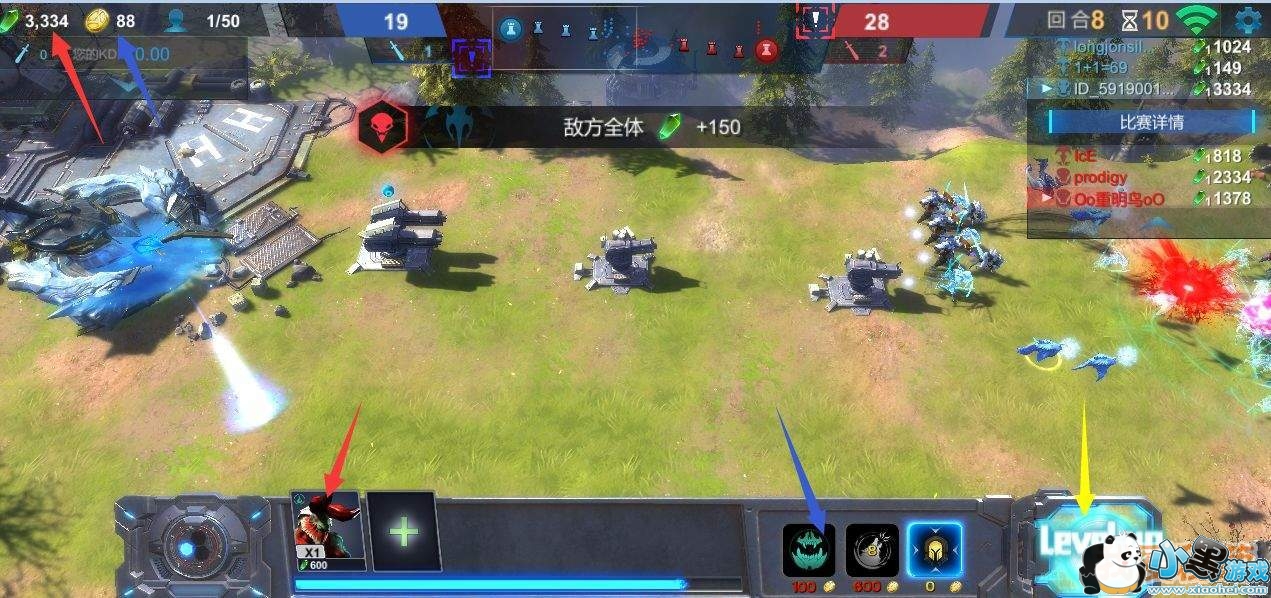Activate the green monster face skill

808,551
